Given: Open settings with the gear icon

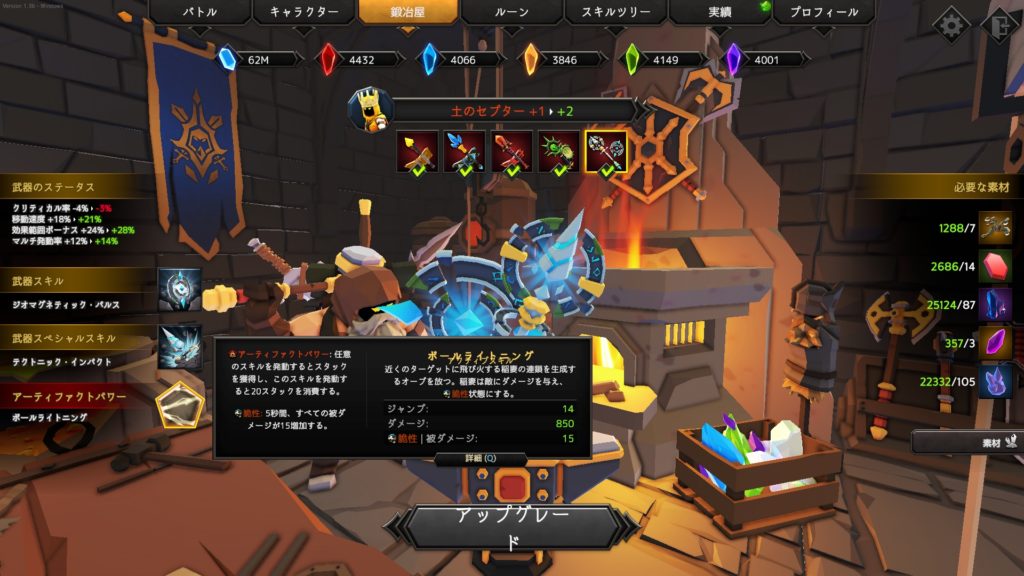Looking at the screenshot, I should click(951, 26).
